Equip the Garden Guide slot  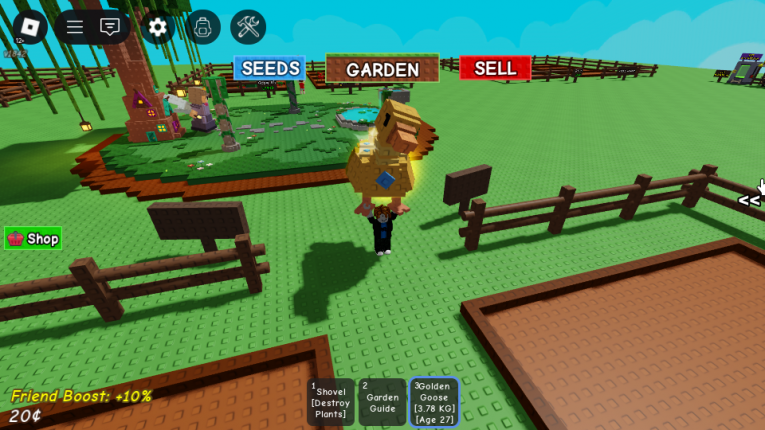tap(382, 402)
